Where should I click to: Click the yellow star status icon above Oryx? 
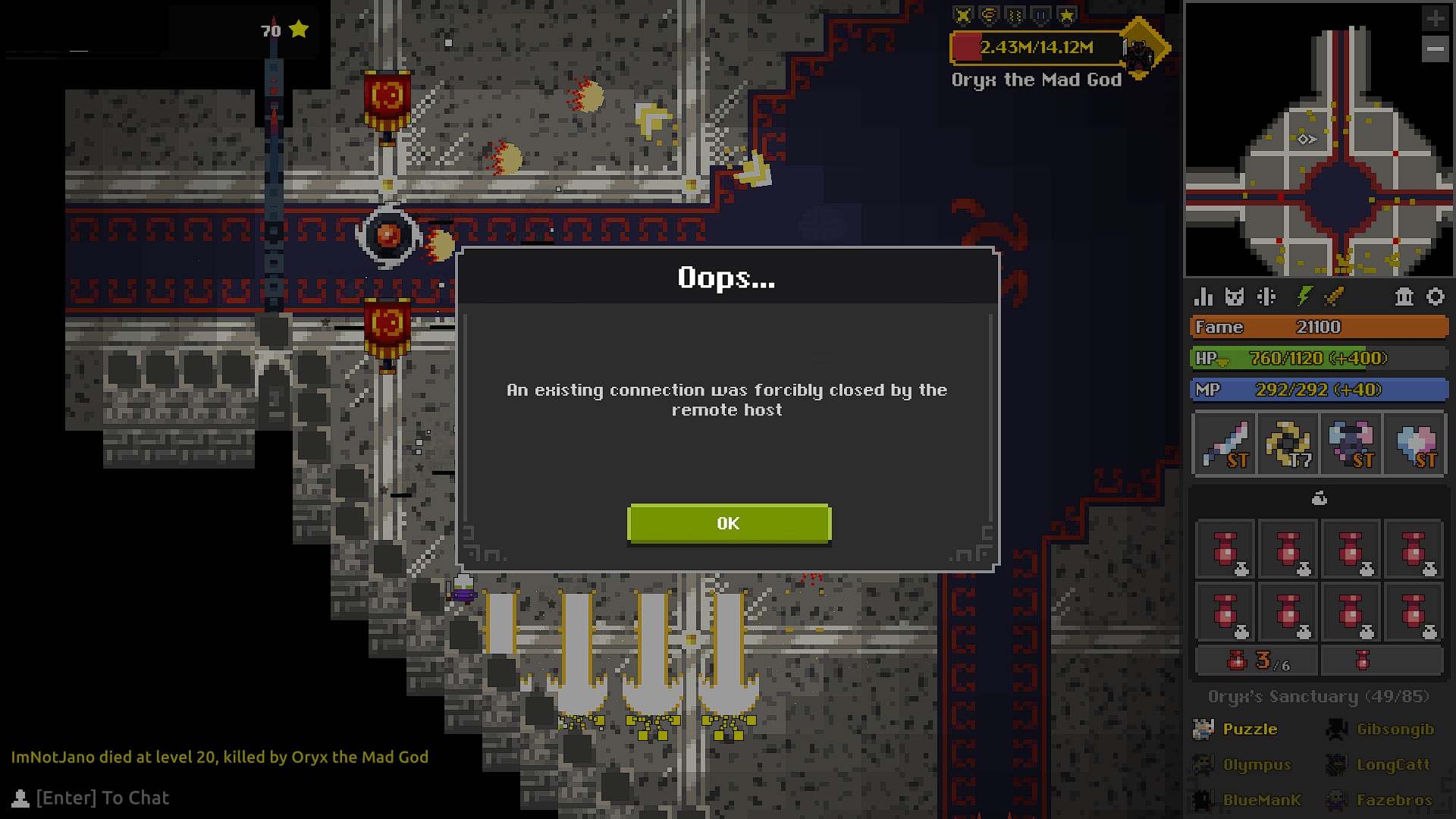coord(1067,13)
